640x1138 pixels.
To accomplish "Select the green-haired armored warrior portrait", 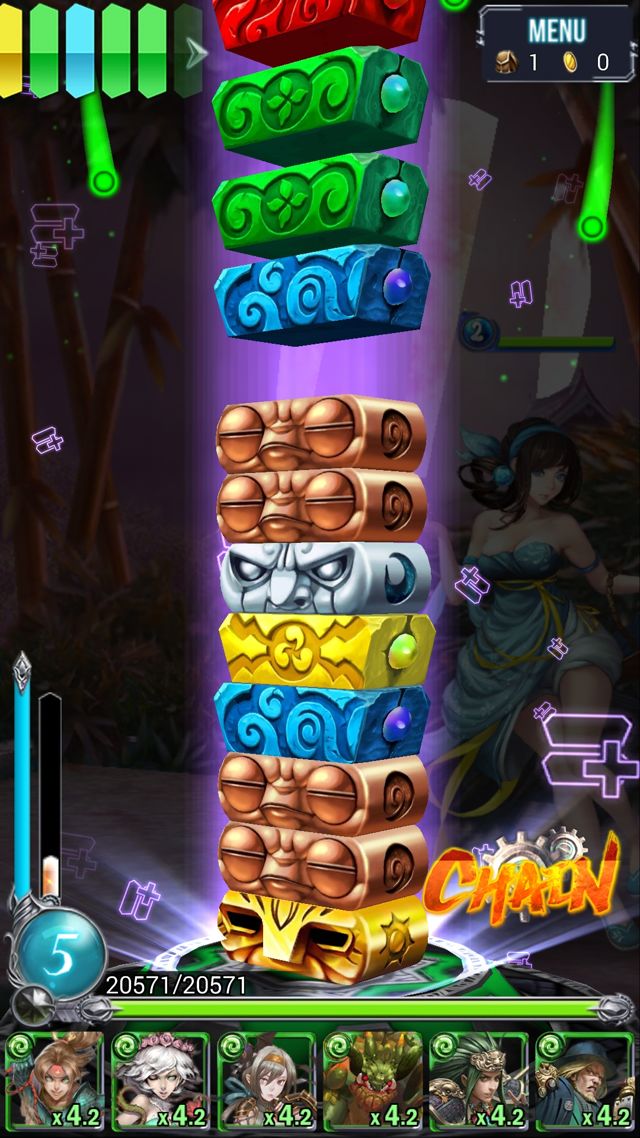I will (478, 1081).
